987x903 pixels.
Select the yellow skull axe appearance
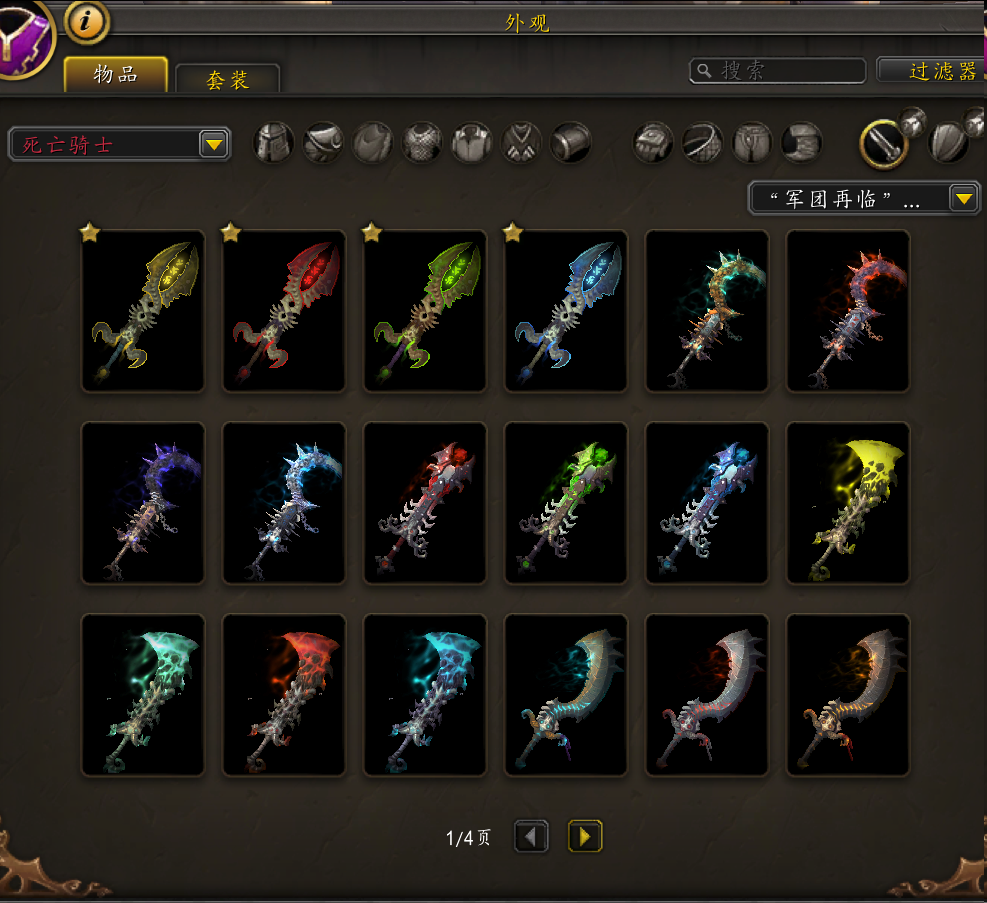848,503
